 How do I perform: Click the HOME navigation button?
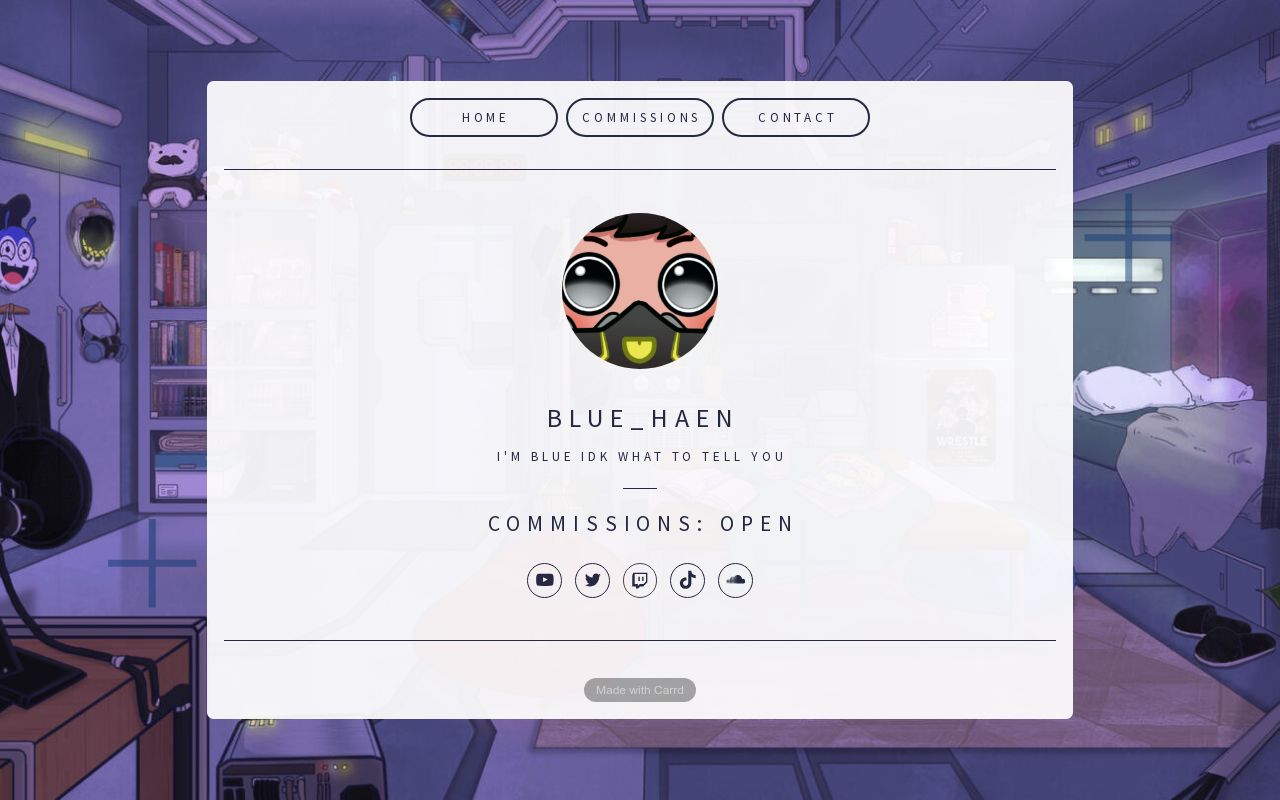tap(484, 117)
